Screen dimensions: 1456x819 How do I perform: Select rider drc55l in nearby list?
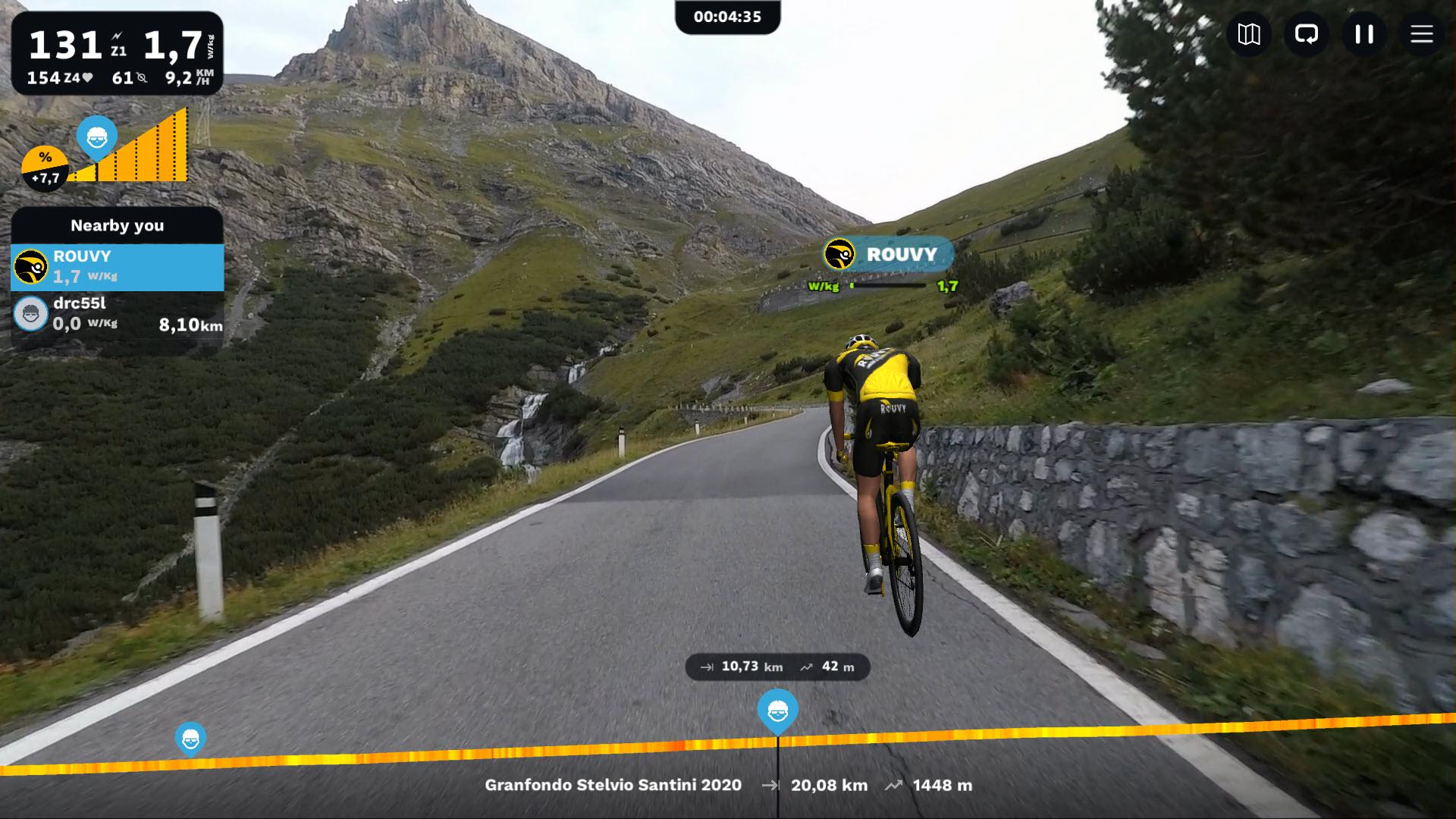[118, 314]
